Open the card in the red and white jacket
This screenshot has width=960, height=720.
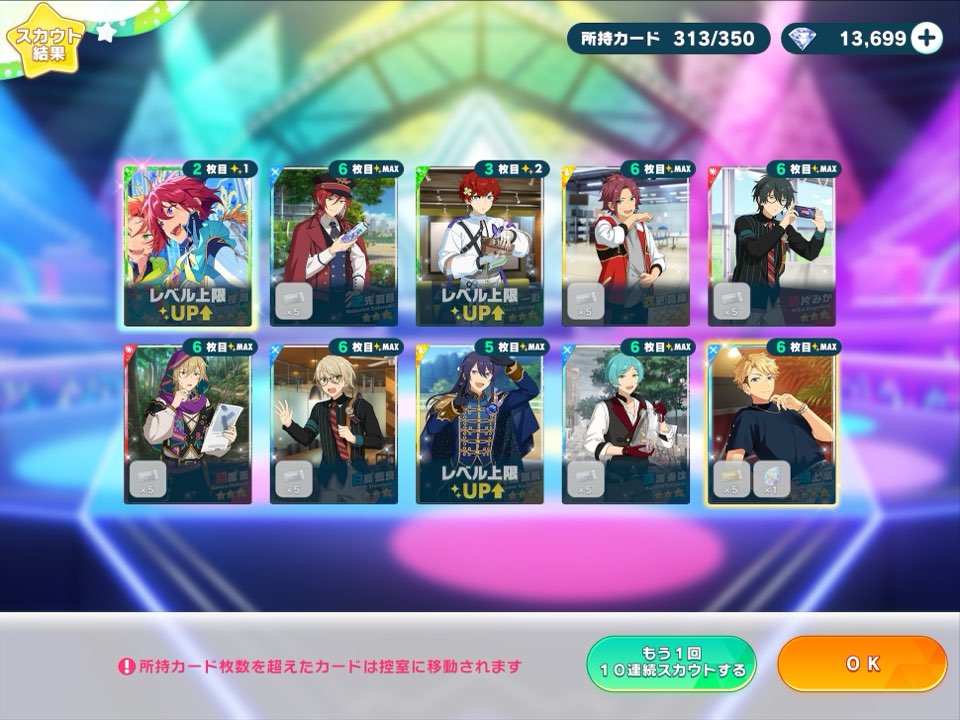point(626,245)
